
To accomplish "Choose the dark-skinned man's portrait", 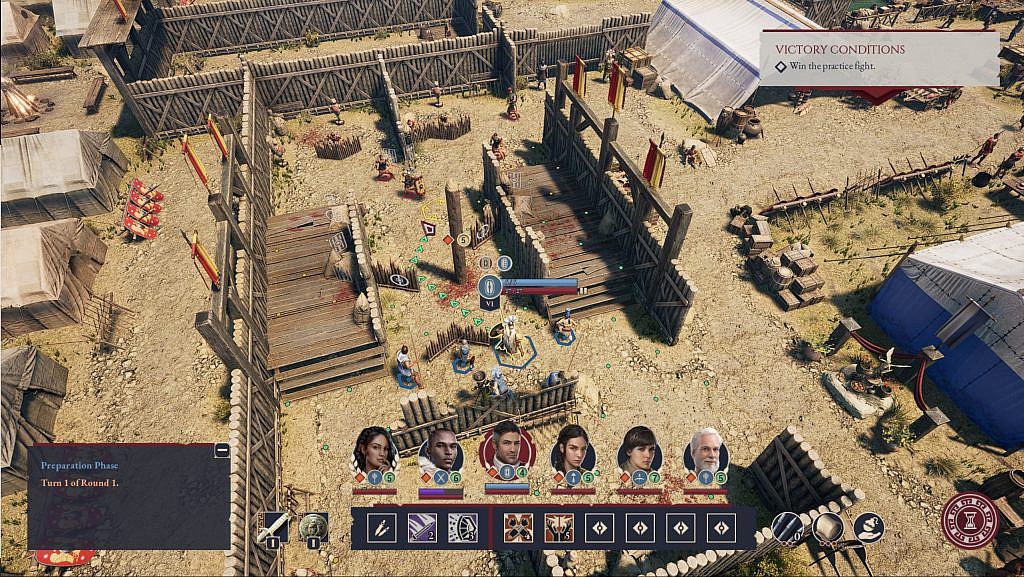I will click(440, 452).
